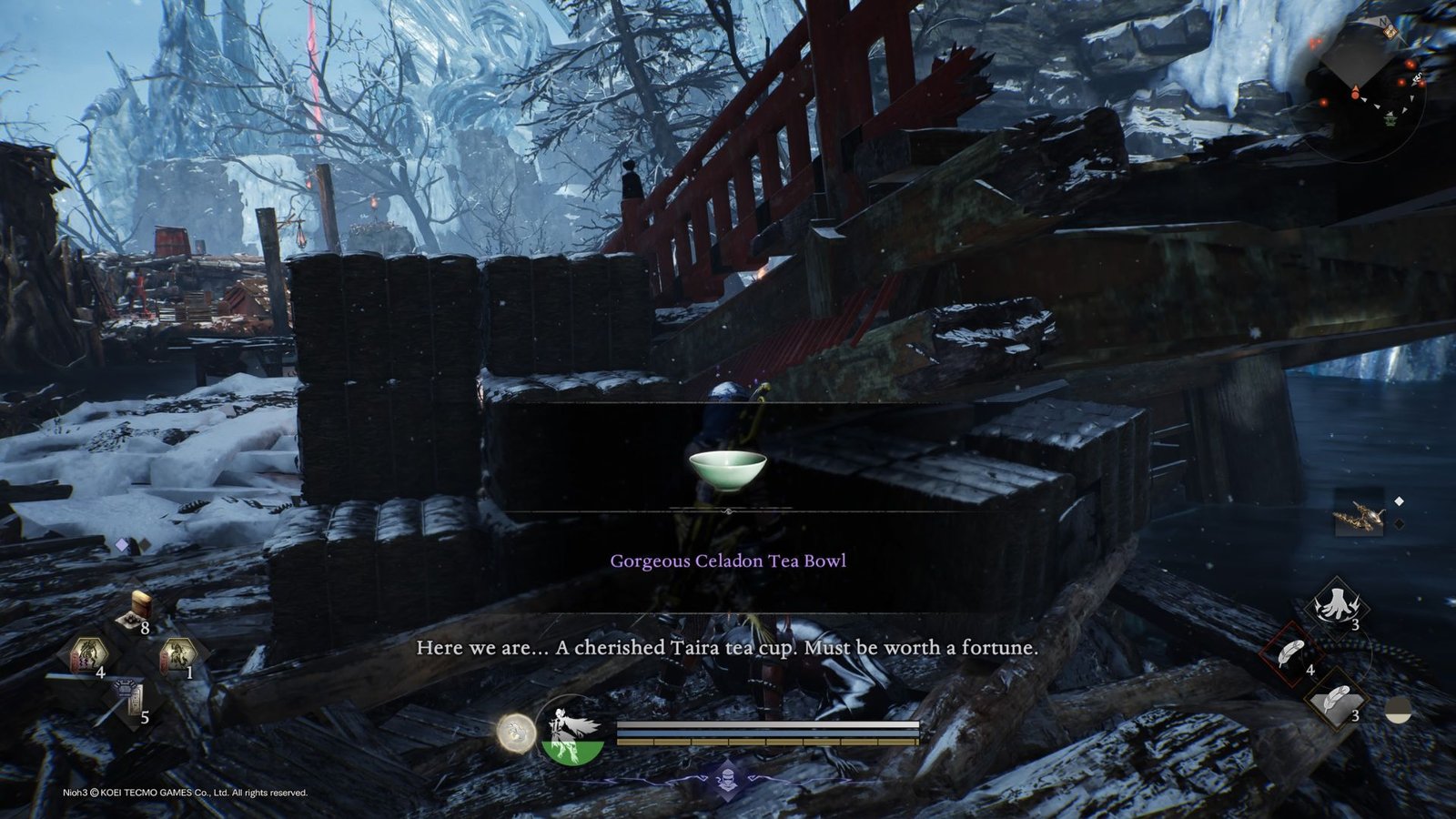The width and height of the screenshot is (1456, 819).
Task: Select the Gorgeous Celadon Tea Bowl label
Action: click(728, 561)
